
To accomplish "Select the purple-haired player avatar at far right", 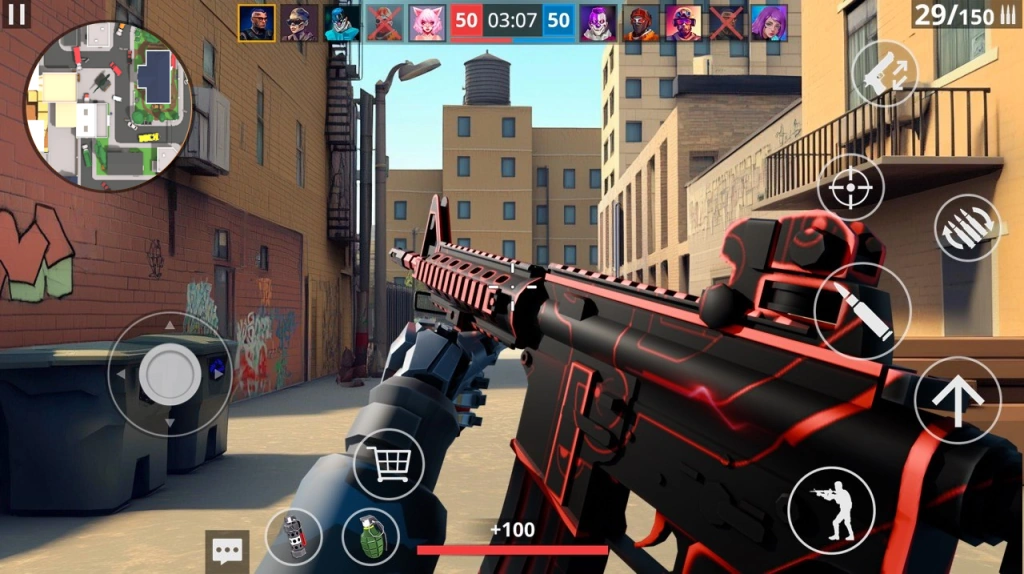I will coord(769,23).
